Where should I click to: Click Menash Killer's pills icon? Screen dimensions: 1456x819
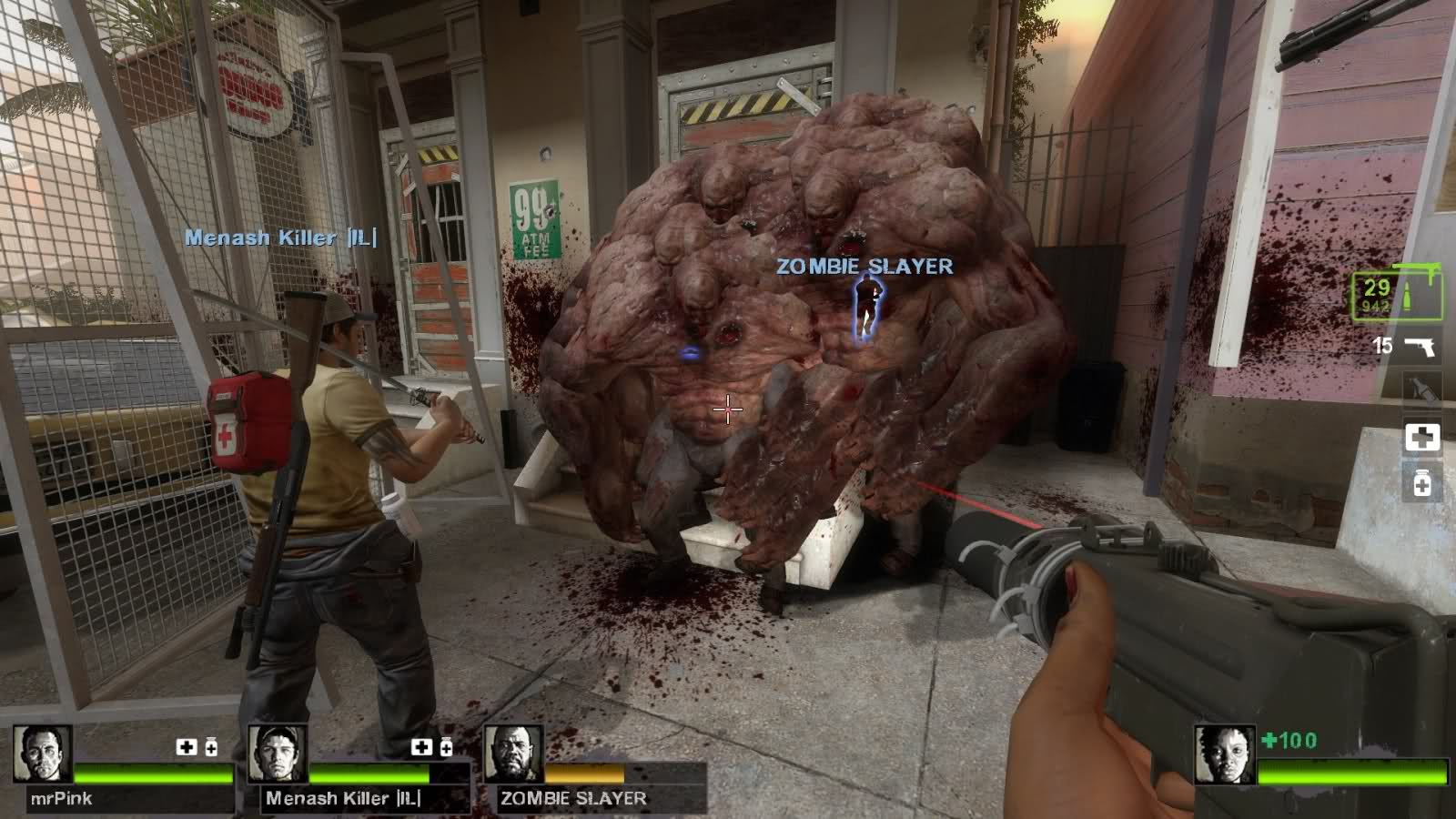pyautogui.click(x=446, y=747)
